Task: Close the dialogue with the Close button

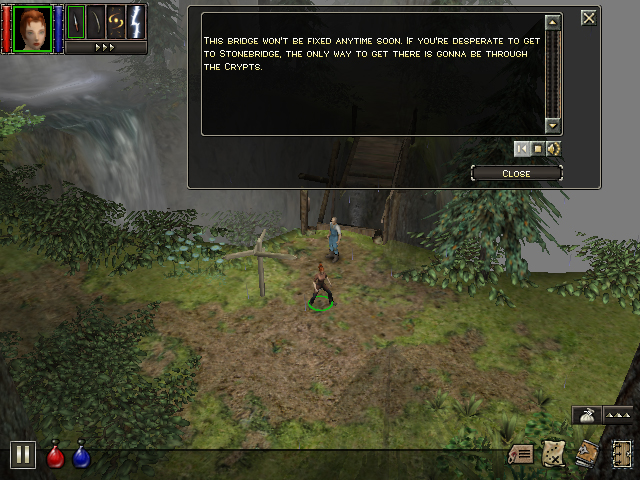Action: coord(516,173)
